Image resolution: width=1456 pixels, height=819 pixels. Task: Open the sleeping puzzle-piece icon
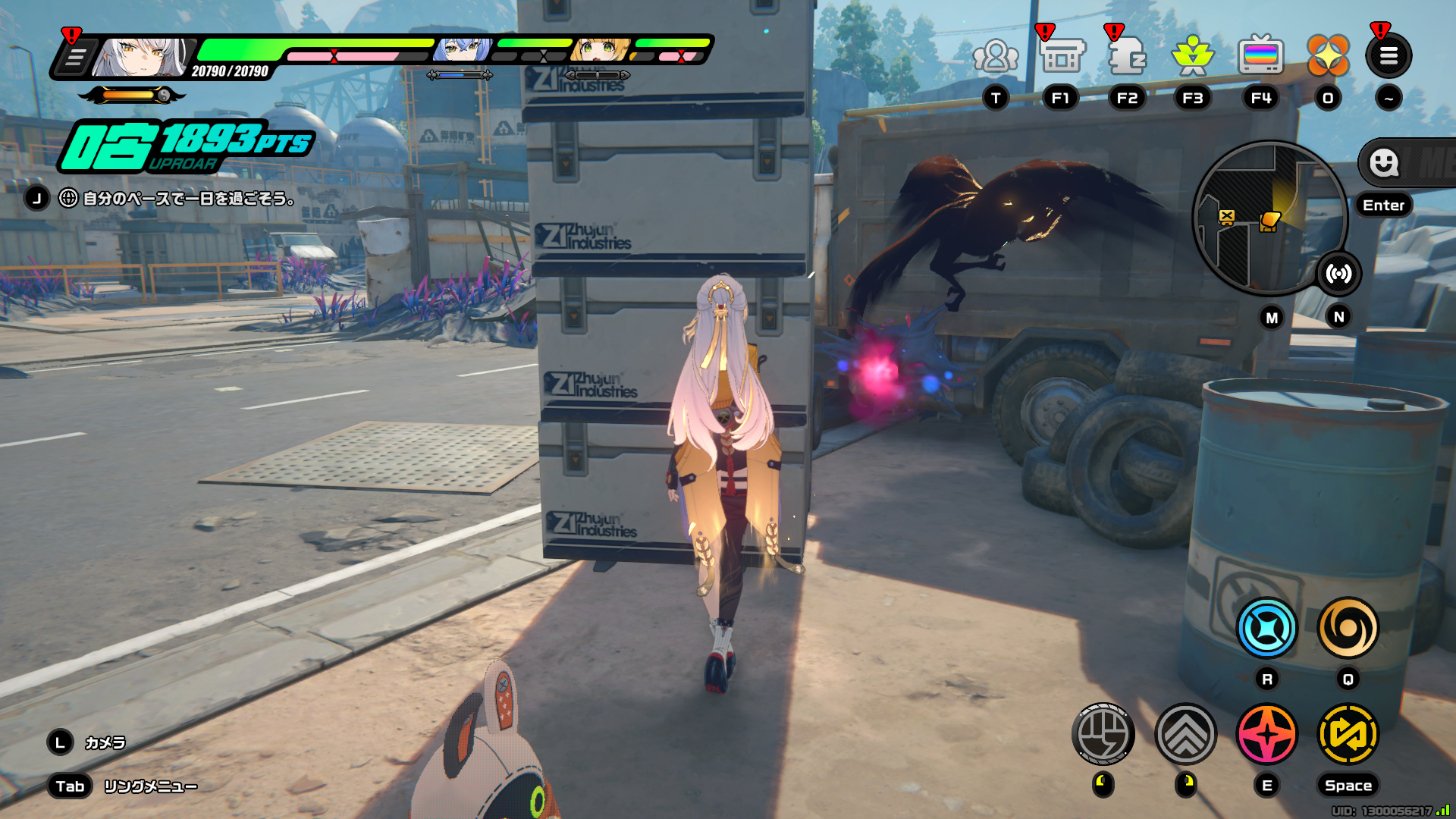click(1127, 57)
